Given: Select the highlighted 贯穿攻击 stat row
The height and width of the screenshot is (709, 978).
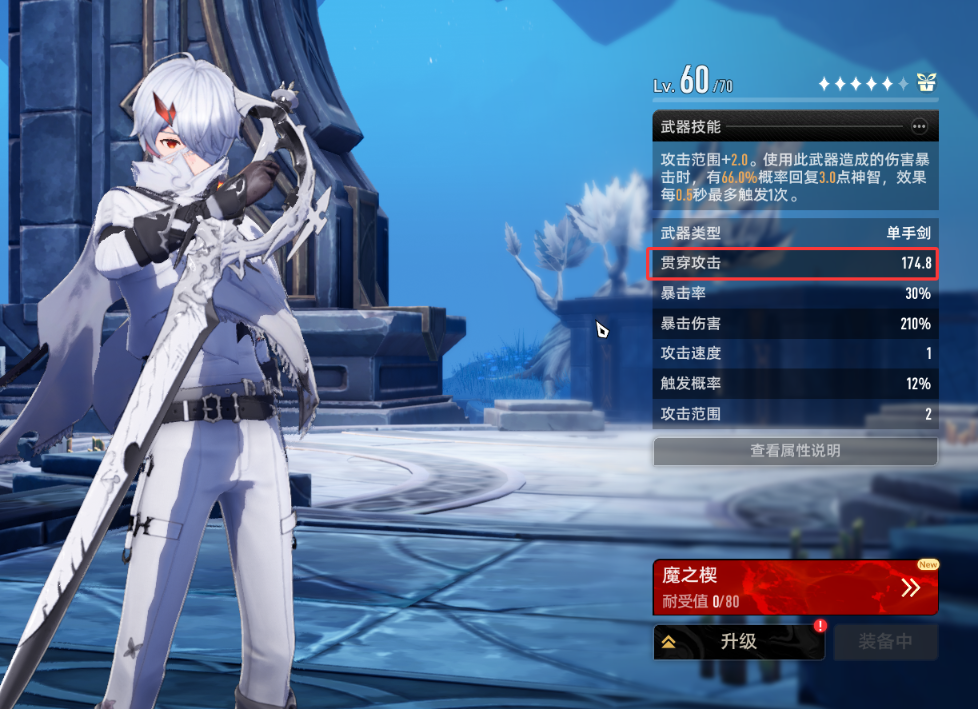Looking at the screenshot, I should 795,264.
